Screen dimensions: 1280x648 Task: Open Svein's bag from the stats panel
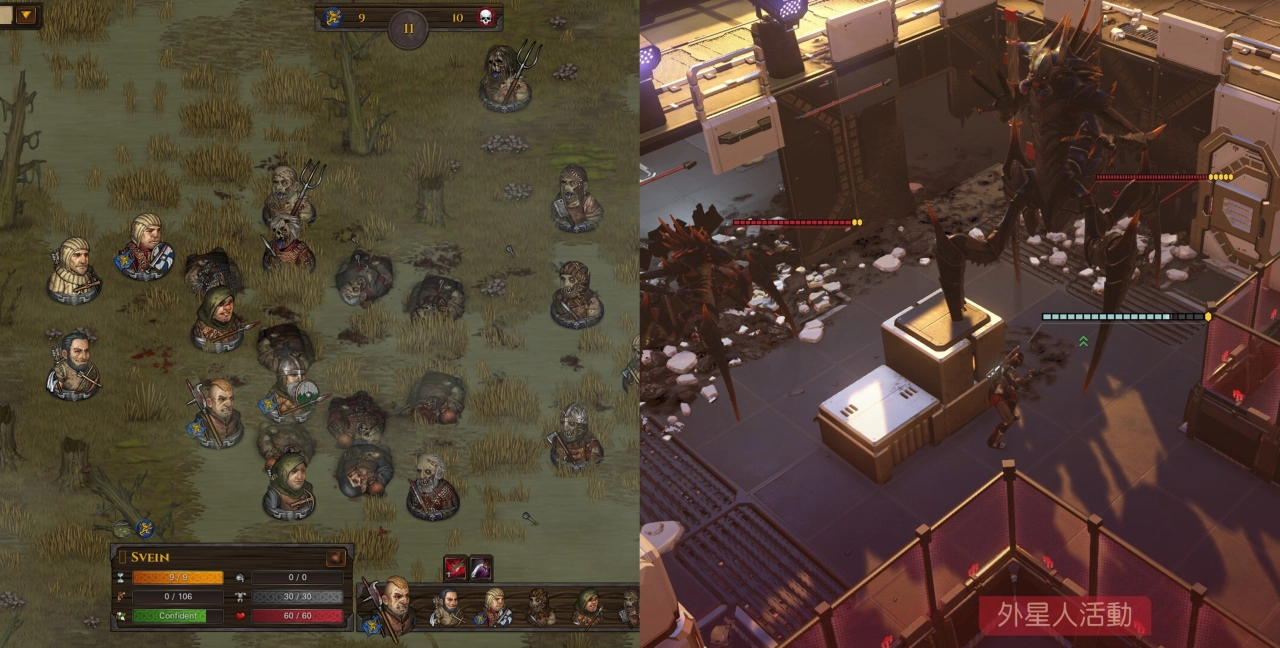point(336,558)
